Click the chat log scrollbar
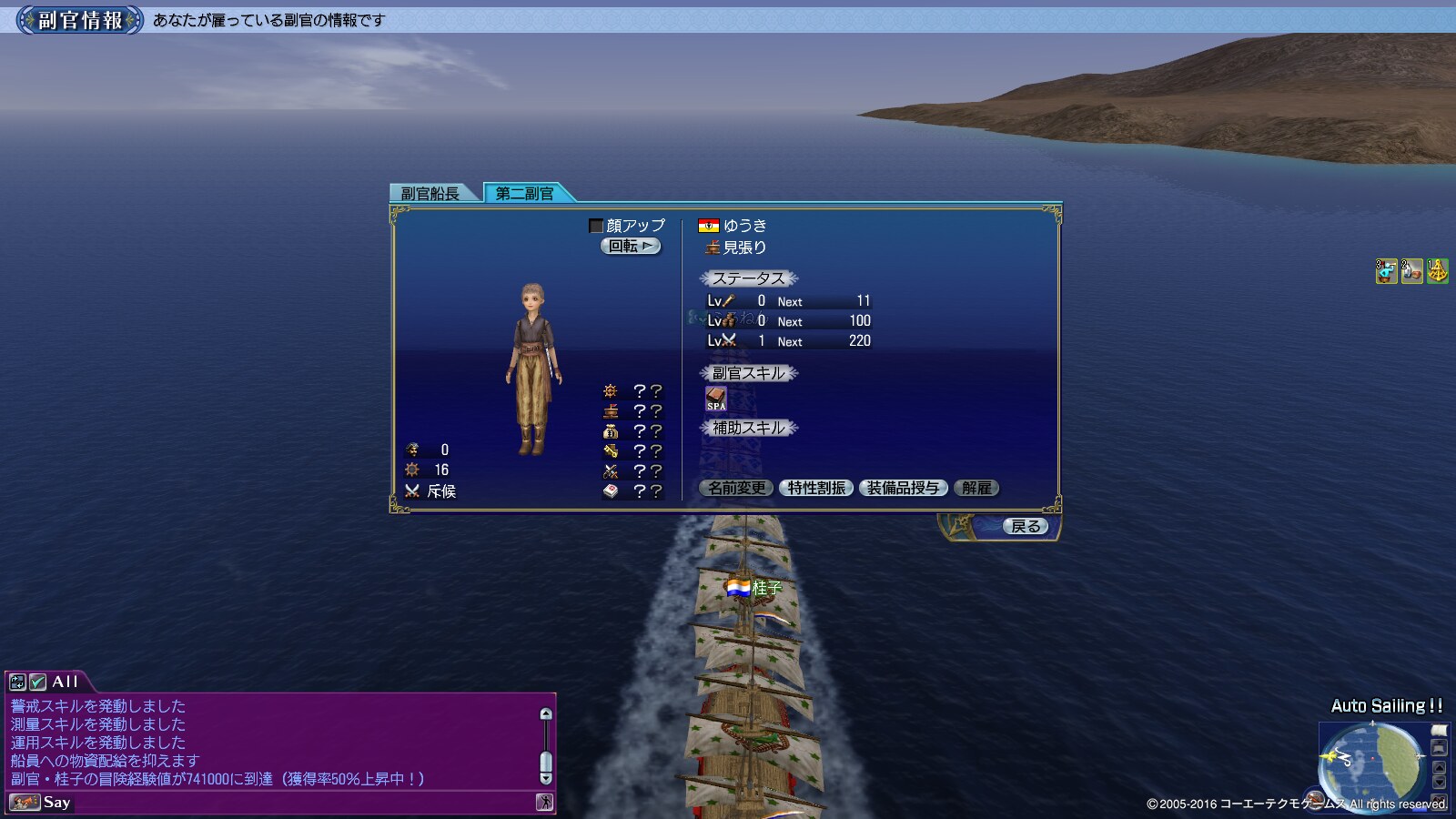This screenshot has height=819, width=1456. [546, 746]
